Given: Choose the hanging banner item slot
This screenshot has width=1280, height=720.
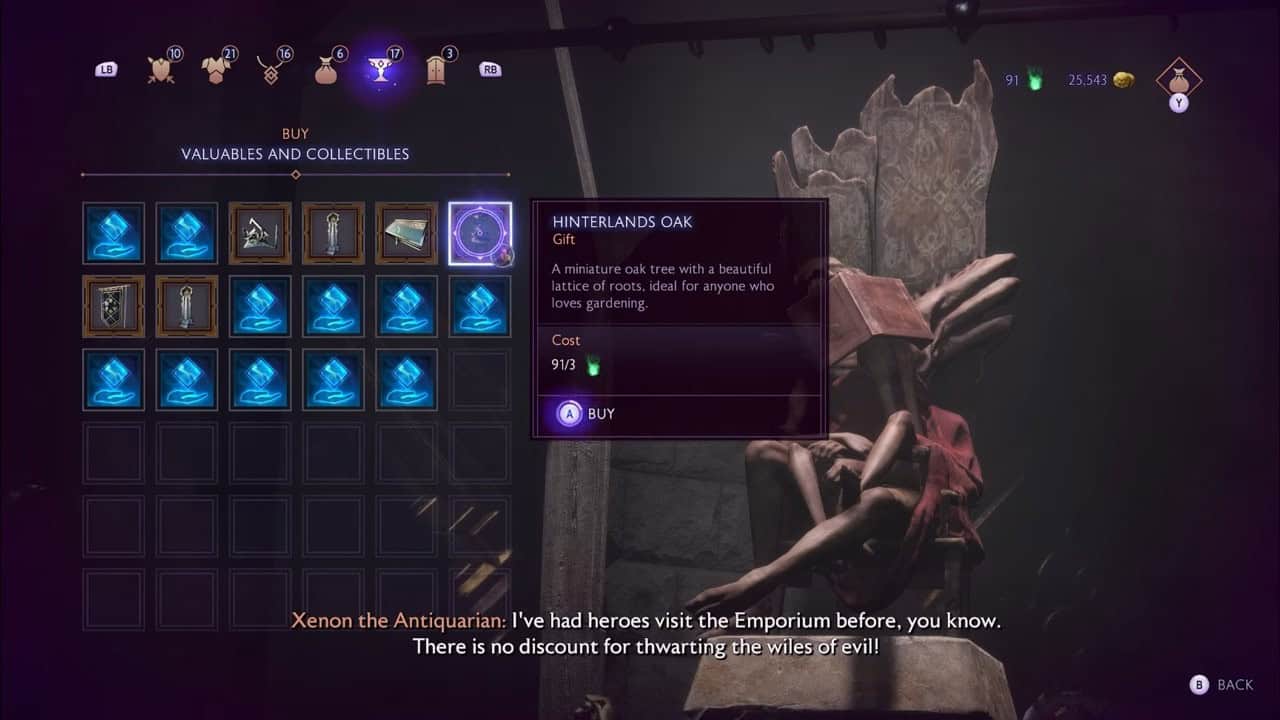Looking at the screenshot, I should tap(113, 306).
